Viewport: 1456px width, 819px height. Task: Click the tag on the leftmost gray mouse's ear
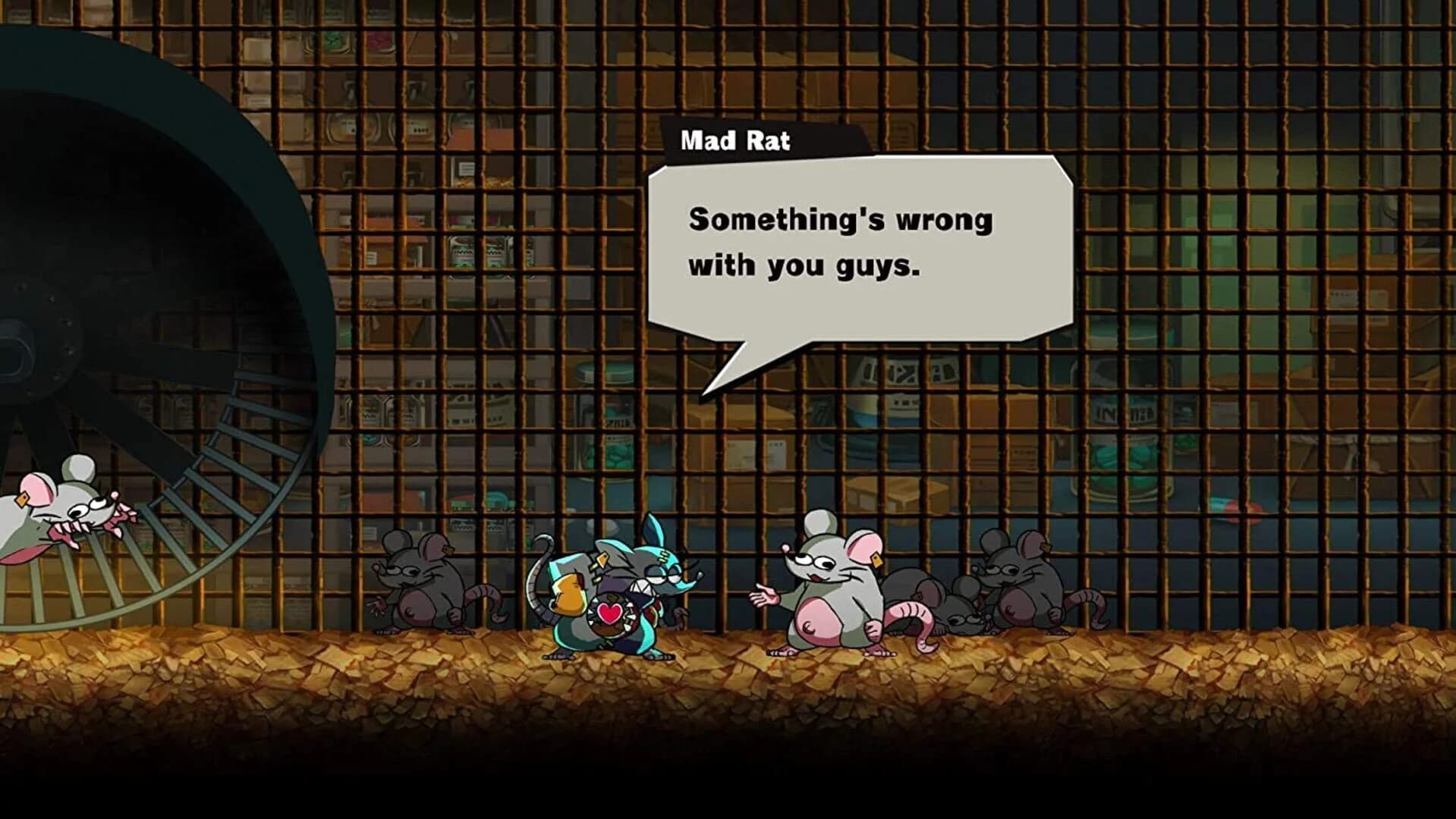tap(448, 551)
